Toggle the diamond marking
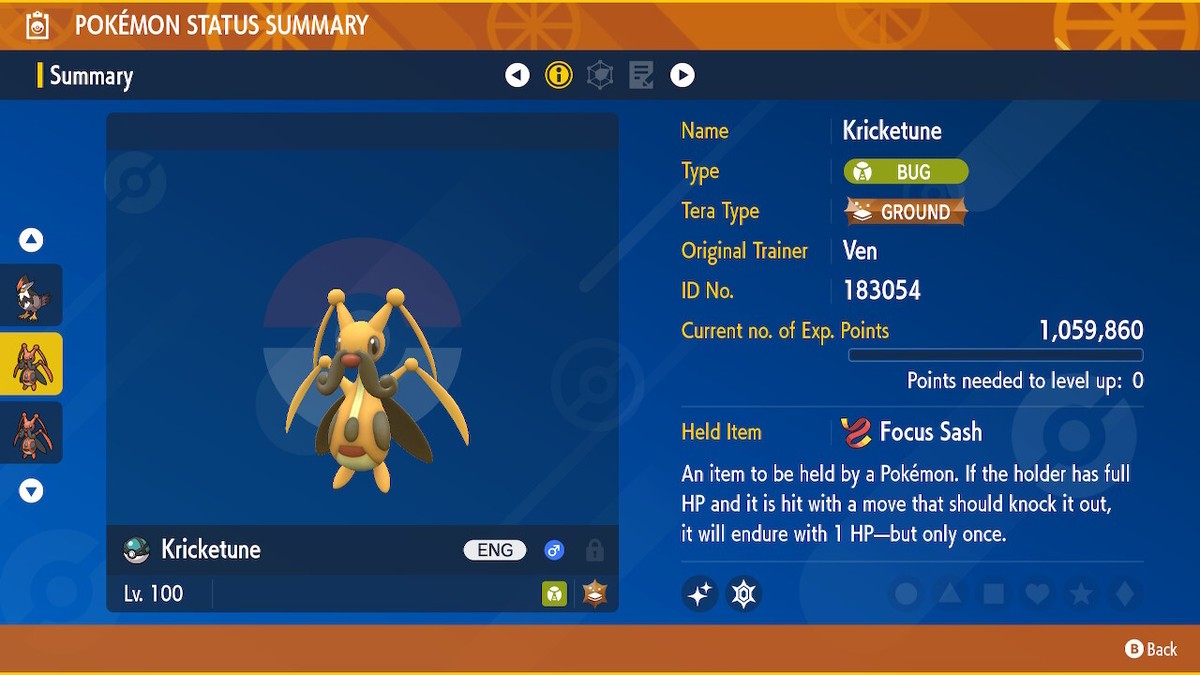The height and width of the screenshot is (675, 1200). click(x=1125, y=594)
